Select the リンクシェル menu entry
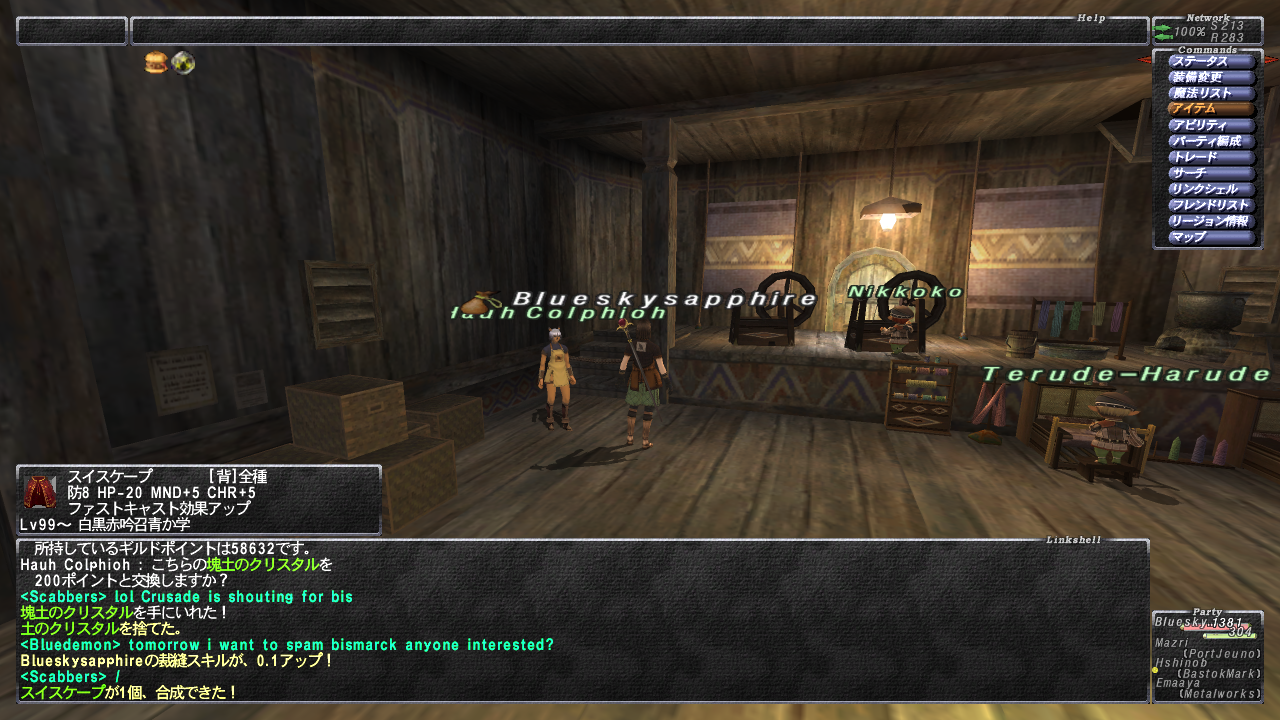The width and height of the screenshot is (1280, 720). coord(1210,190)
